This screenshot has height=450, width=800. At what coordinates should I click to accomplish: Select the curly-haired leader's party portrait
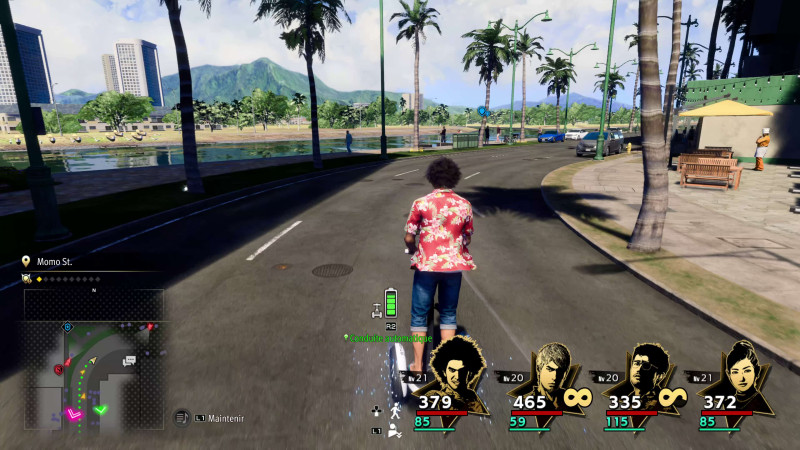click(x=455, y=375)
